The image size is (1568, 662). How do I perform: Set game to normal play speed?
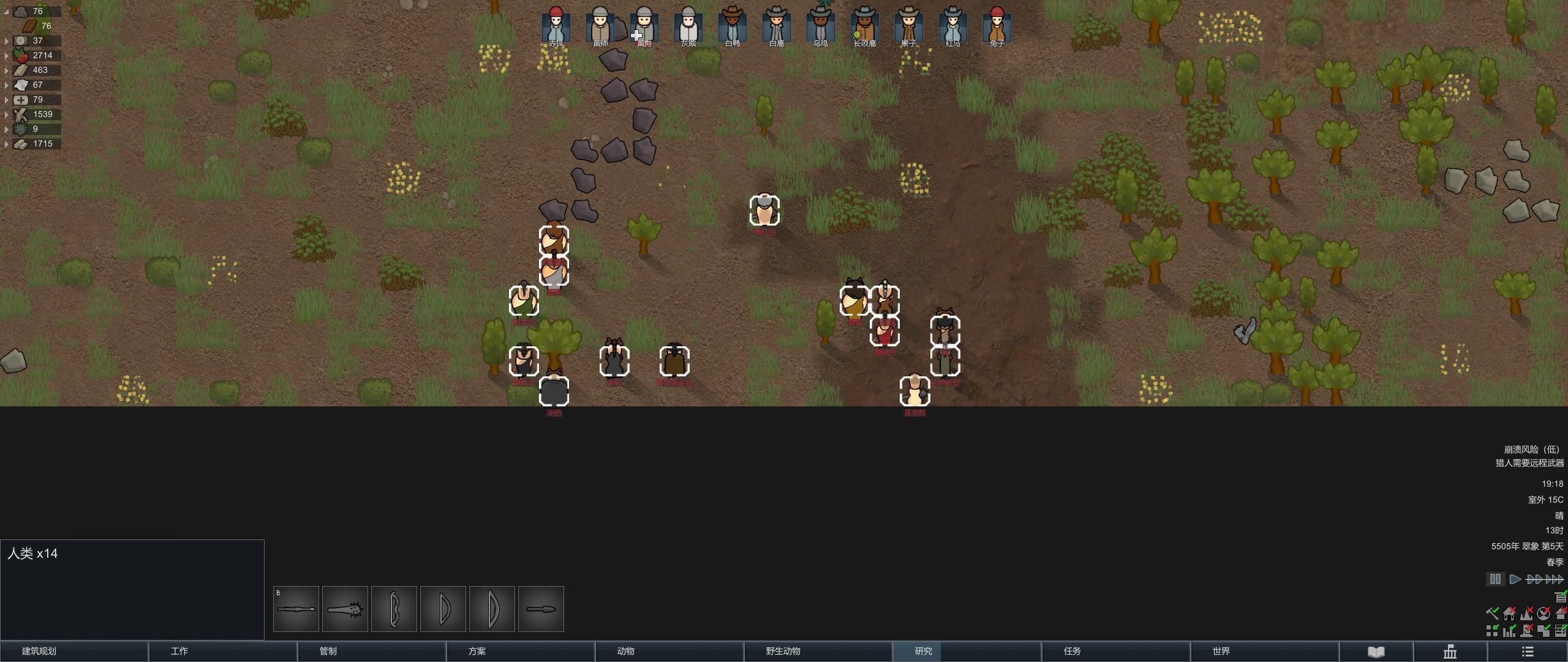point(1515,579)
